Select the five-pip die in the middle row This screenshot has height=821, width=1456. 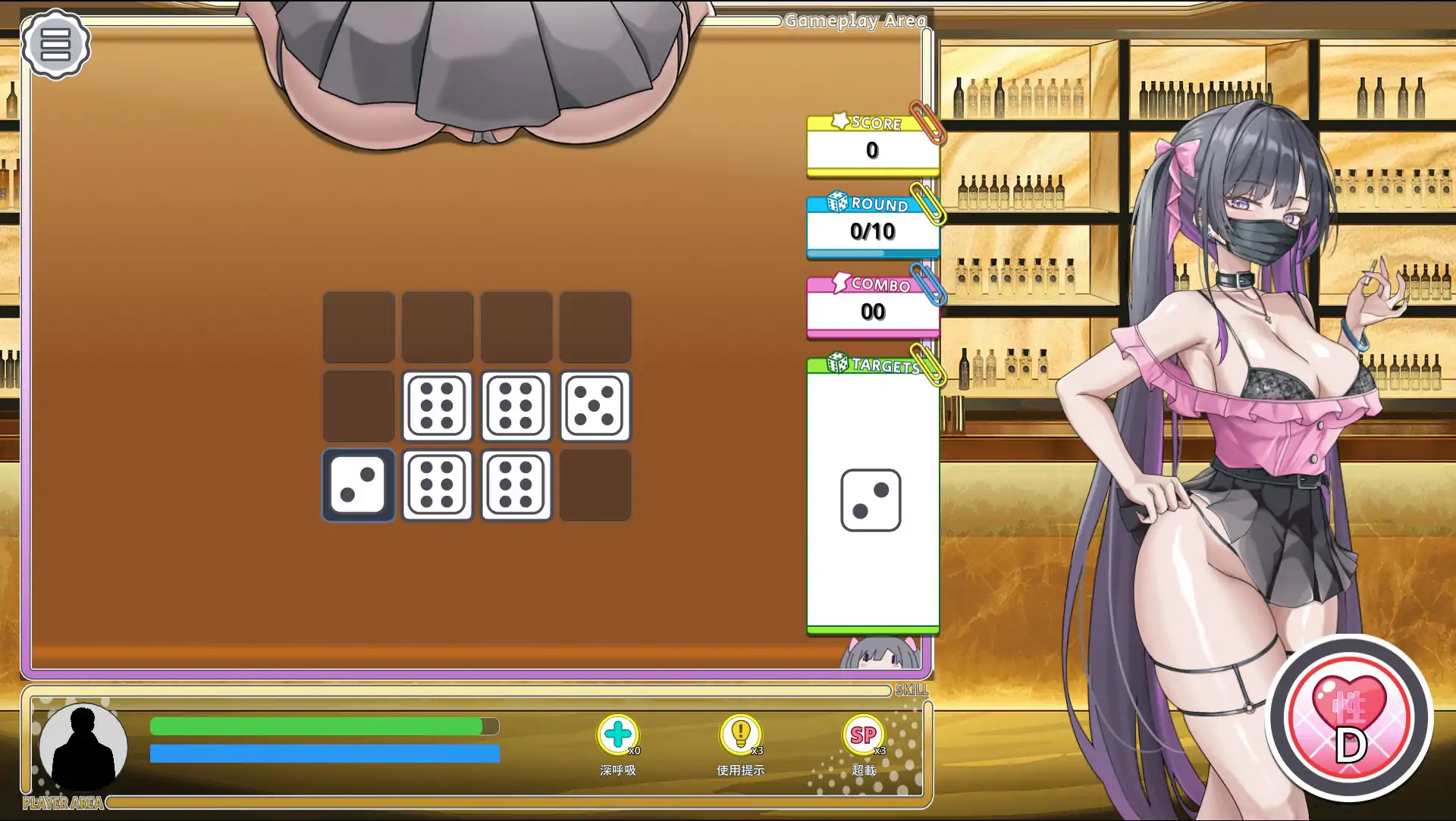[595, 407]
